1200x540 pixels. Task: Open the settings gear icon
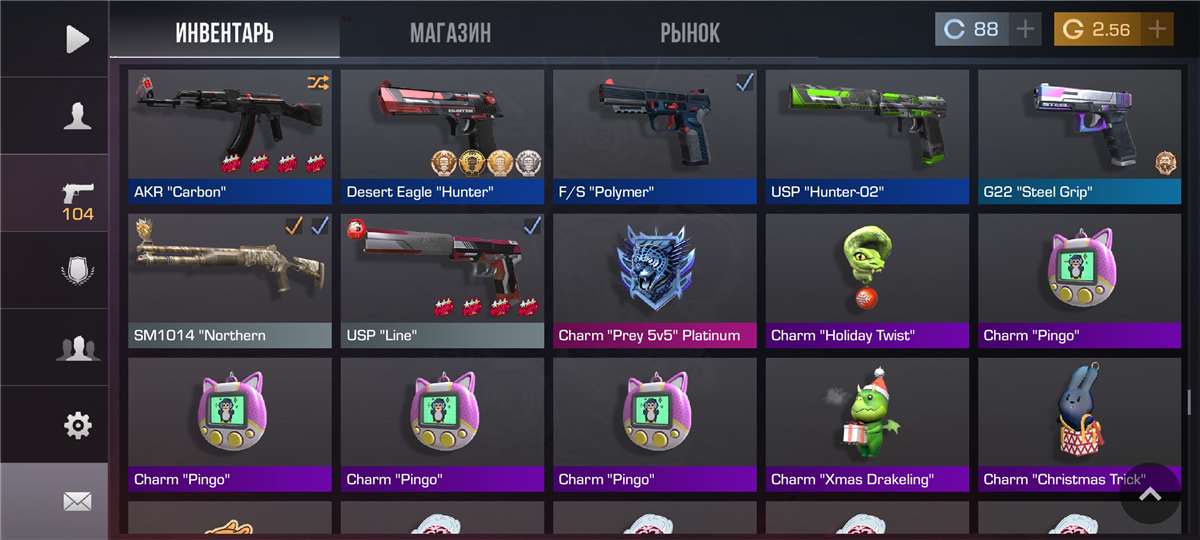77,426
